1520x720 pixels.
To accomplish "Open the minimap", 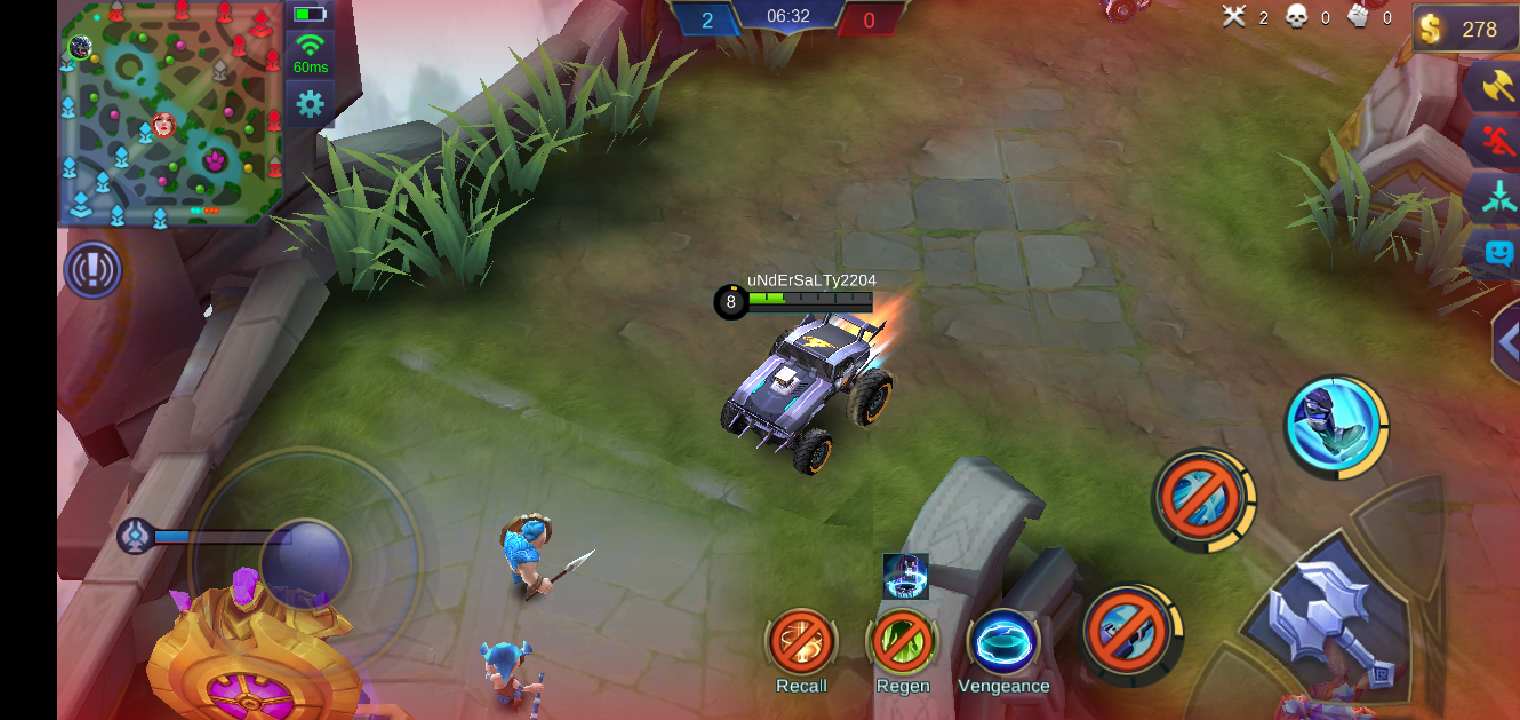I will tap(170, 112).
